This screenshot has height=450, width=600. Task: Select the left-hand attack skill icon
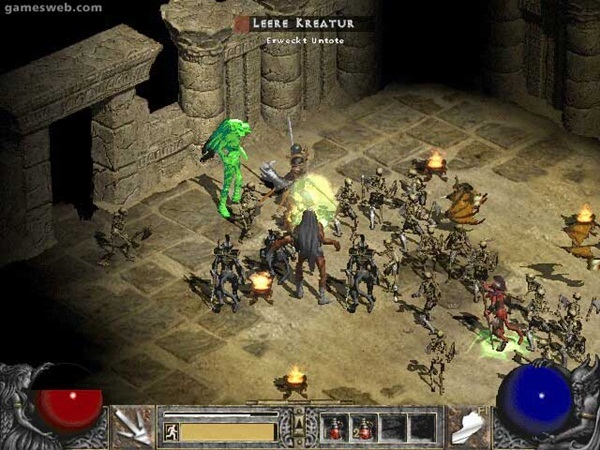point(132,426)
